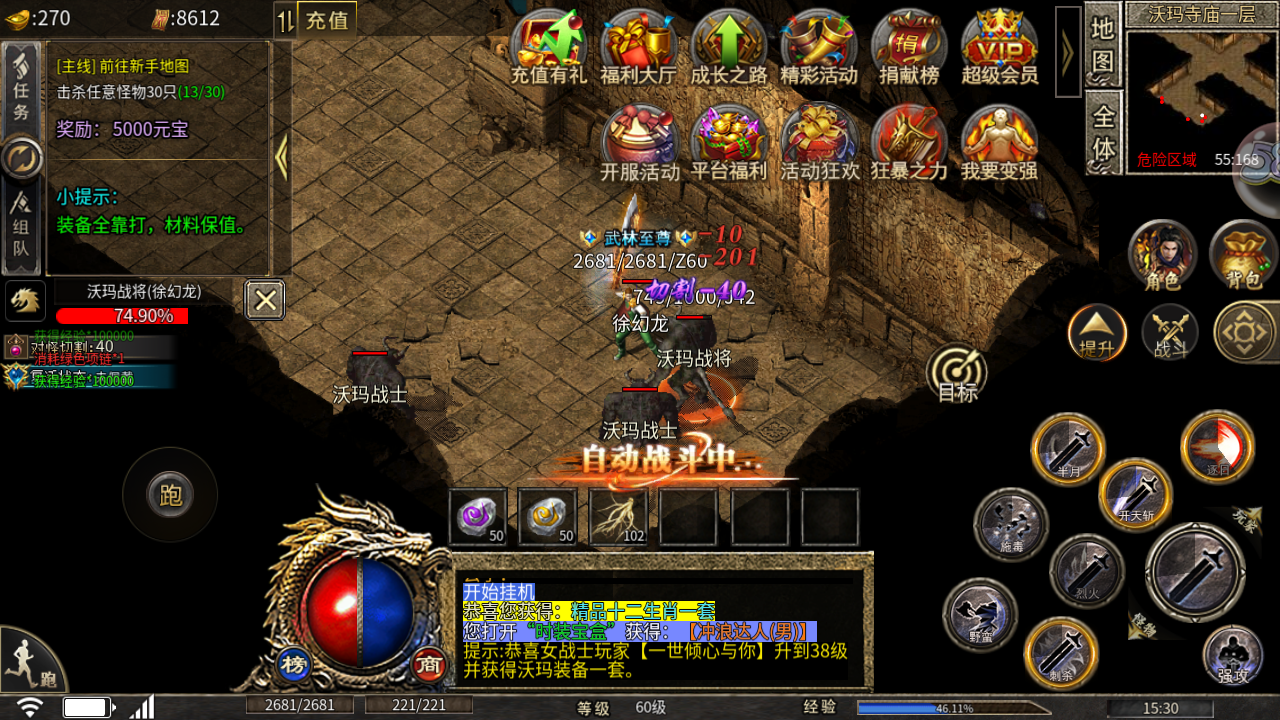Open the 福利大厅 welfare hall
Screen dimensions: 1280x720
pyautogui.click(x=638, y=47)
